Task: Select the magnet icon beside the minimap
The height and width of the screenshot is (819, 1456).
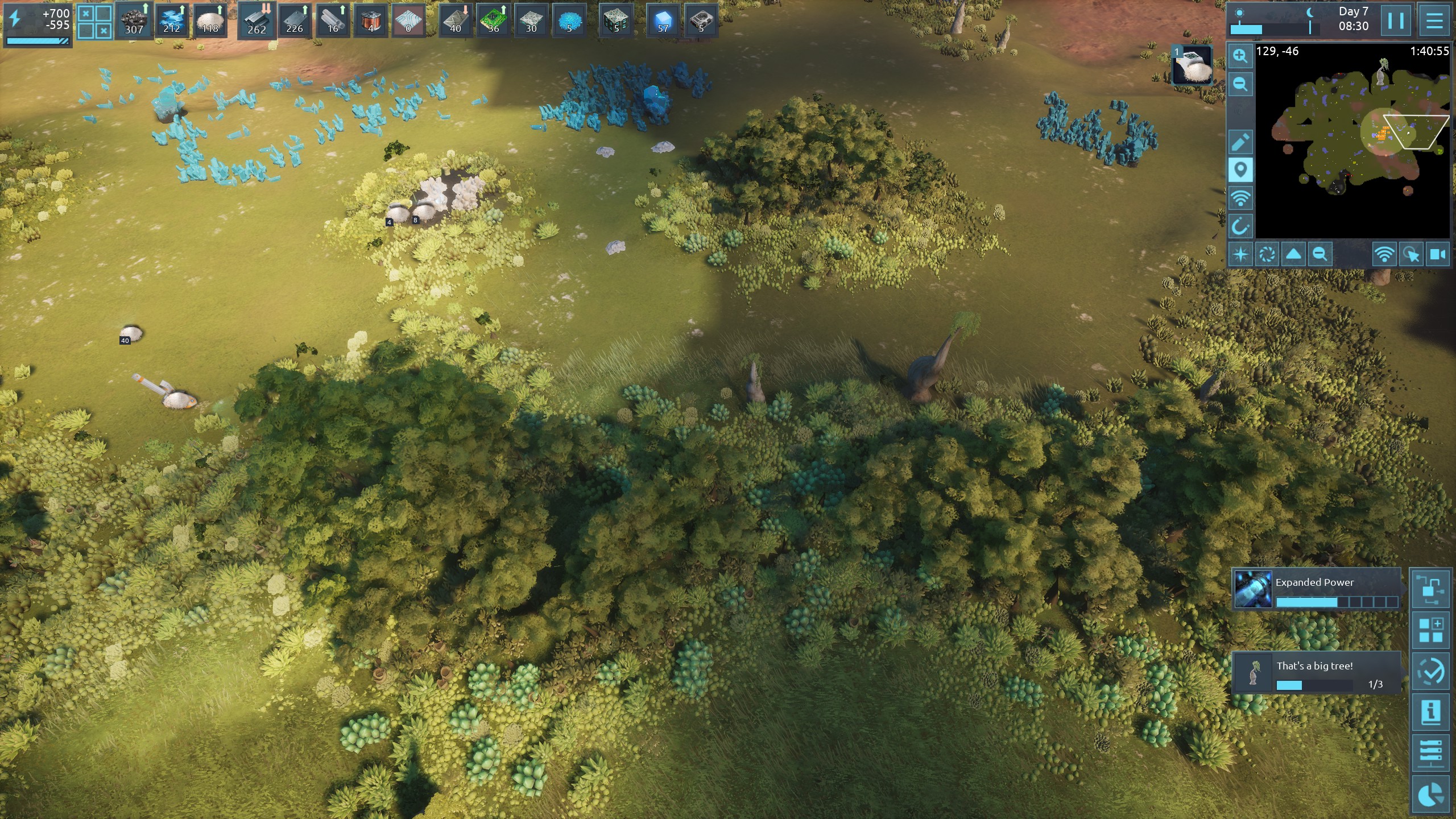Action: [x=1240, y=226]
